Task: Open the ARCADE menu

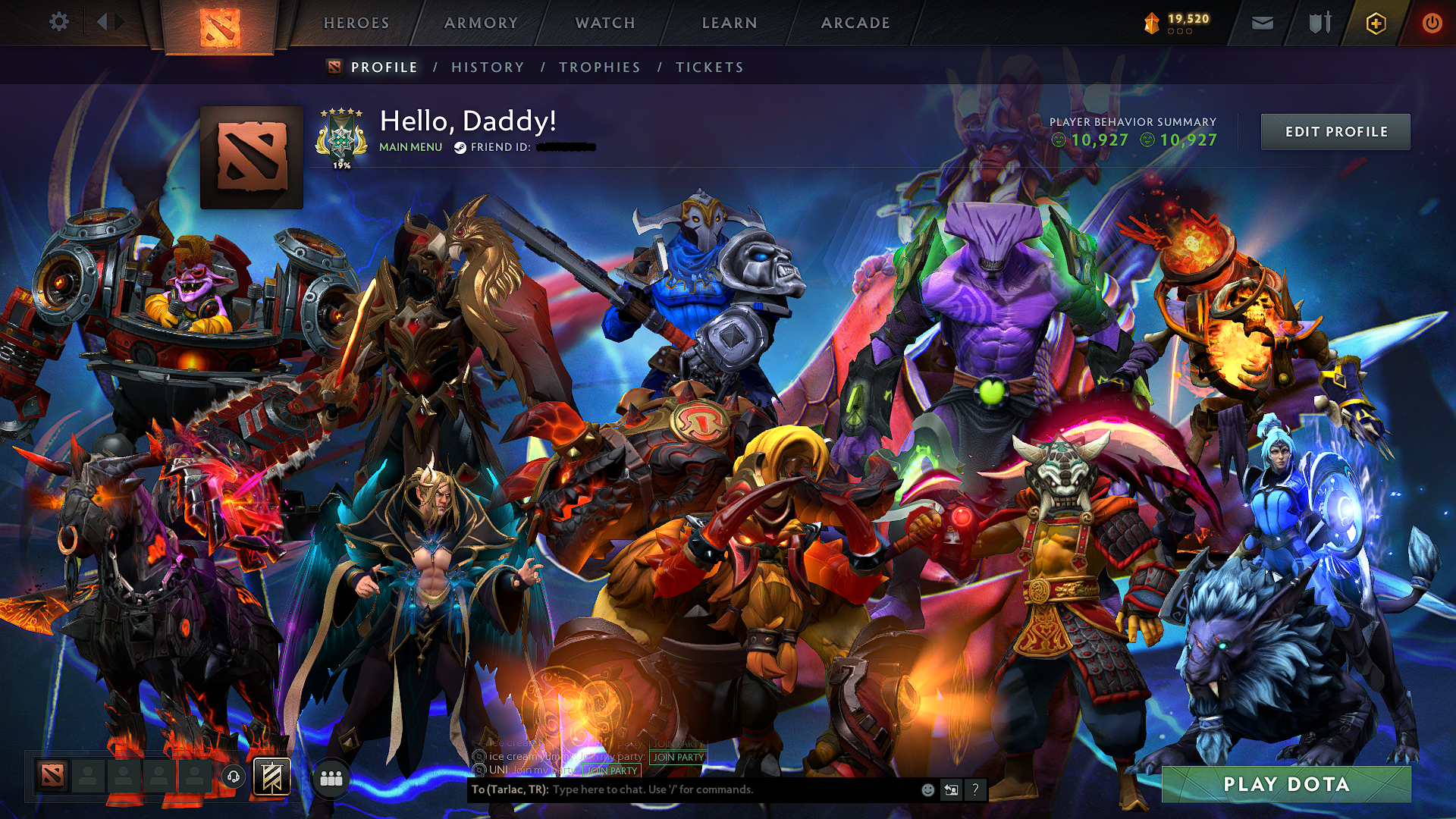Action: coord(855,23)
